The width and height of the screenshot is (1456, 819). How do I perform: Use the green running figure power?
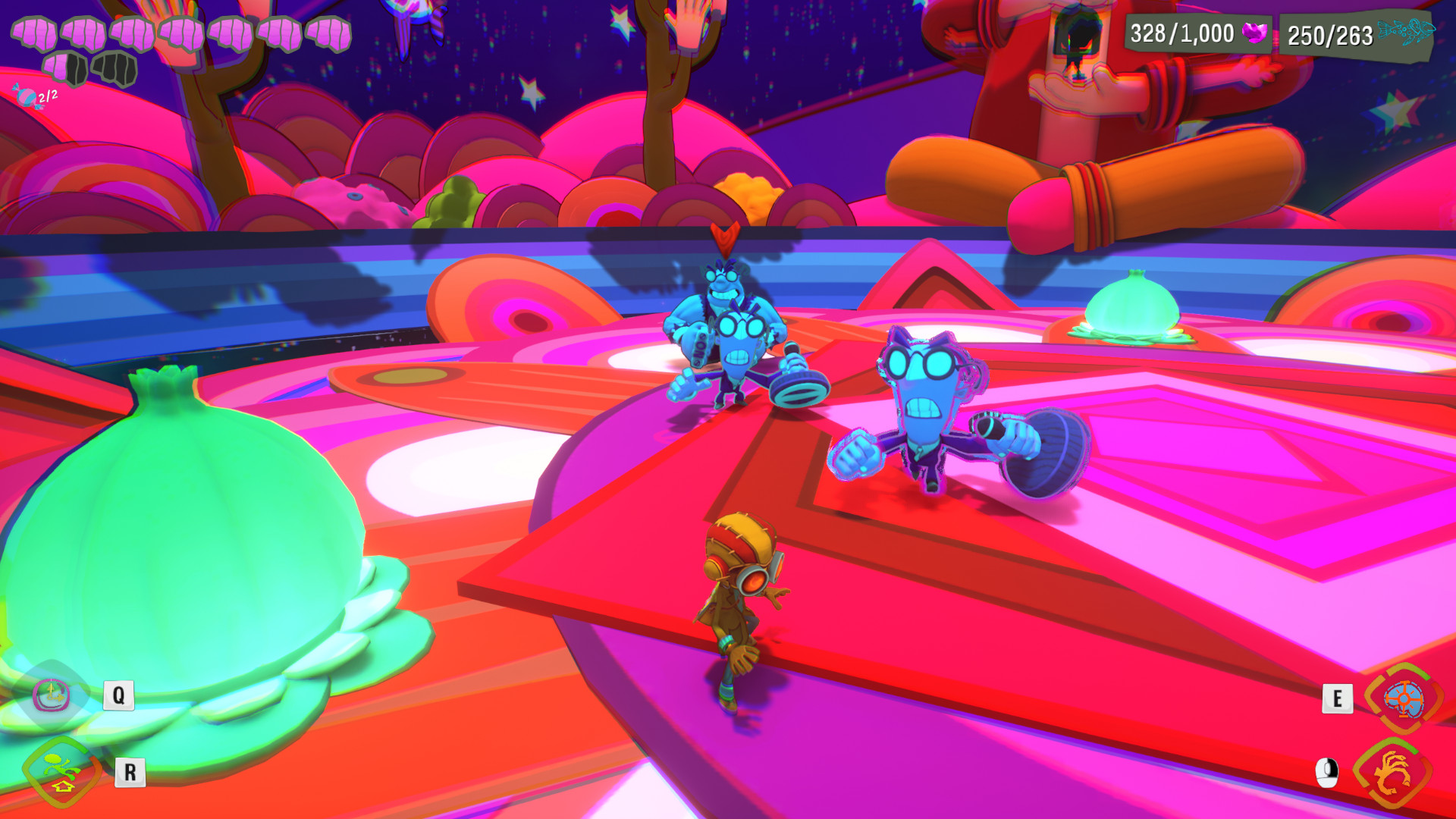click(x=62, y=772)
